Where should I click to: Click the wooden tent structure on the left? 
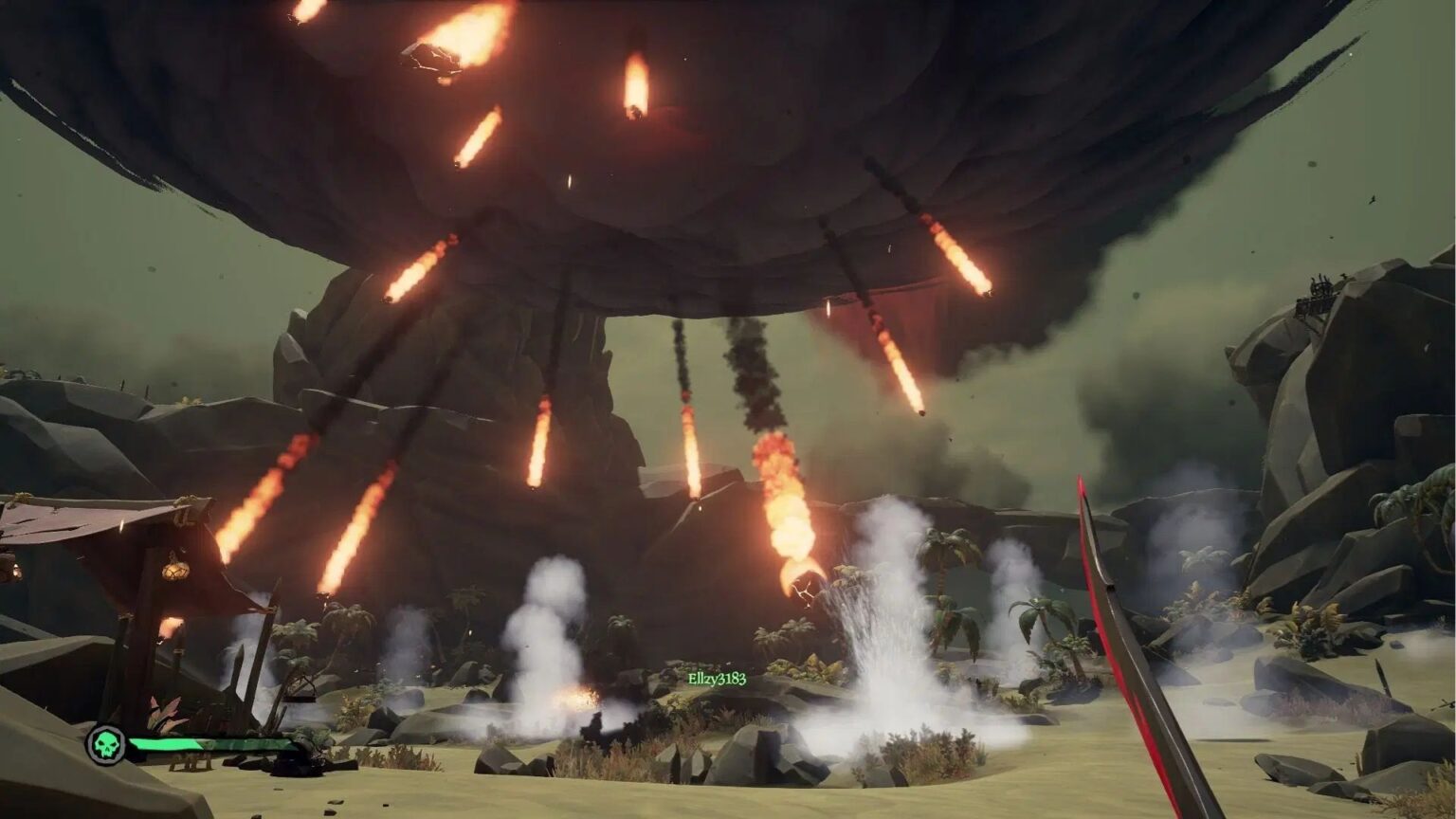[x=123, y=540]
